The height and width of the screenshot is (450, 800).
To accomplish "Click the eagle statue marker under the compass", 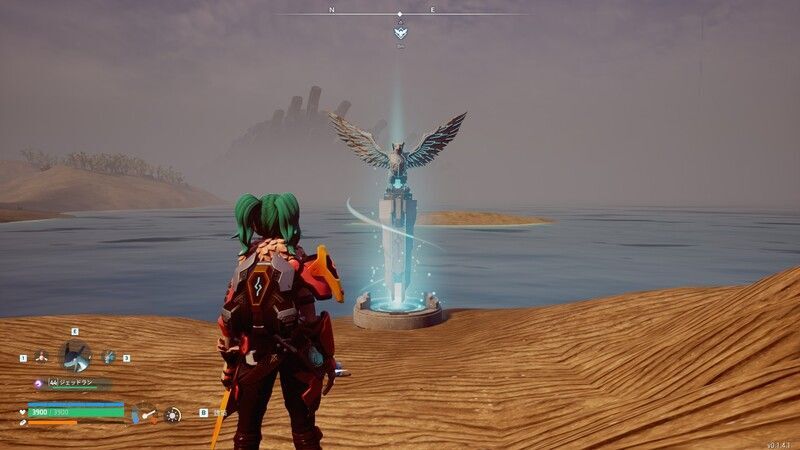I will click(x=400, y=33).
